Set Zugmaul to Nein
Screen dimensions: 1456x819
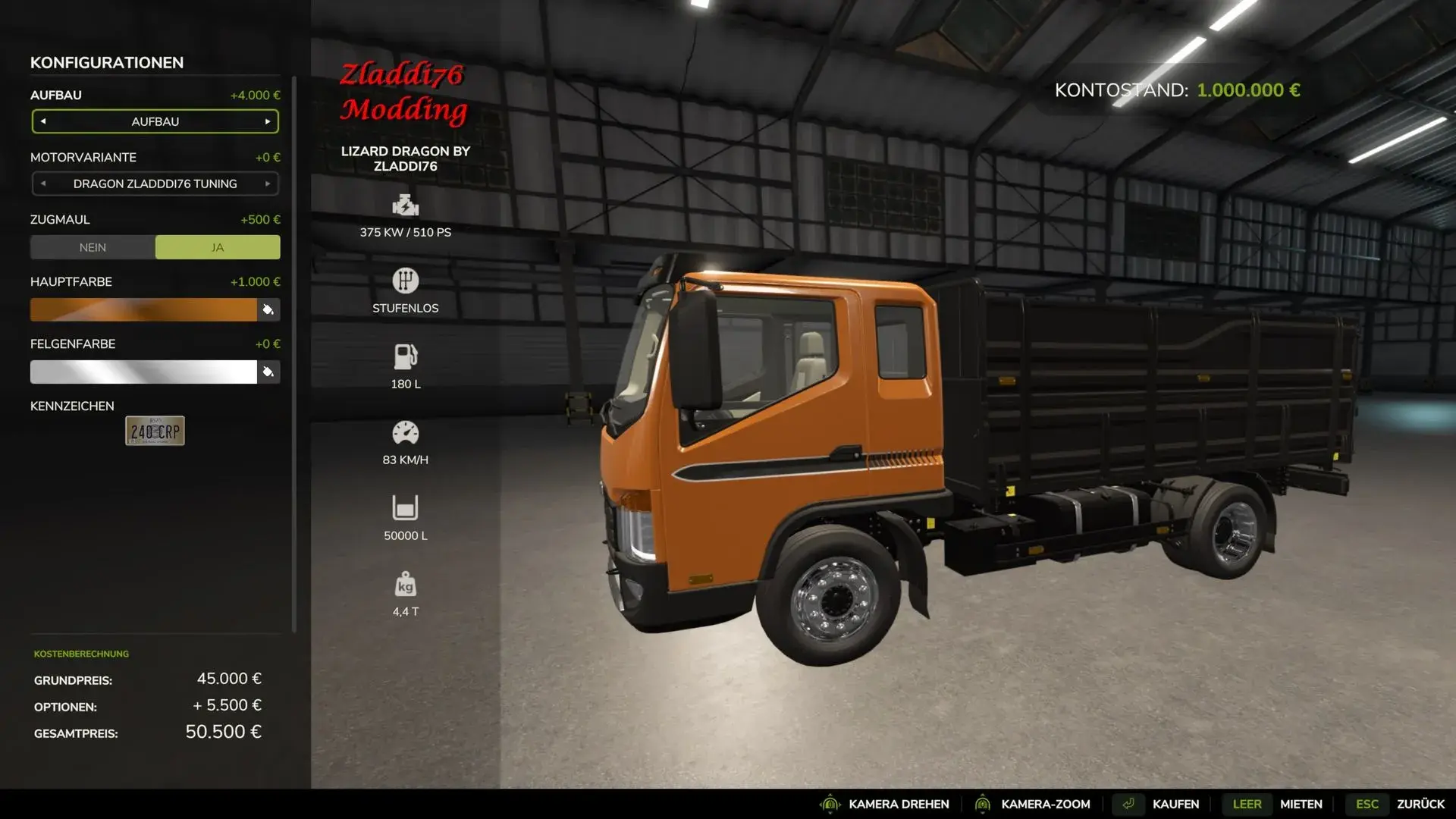pyautogui.click(x=93, y=247)
